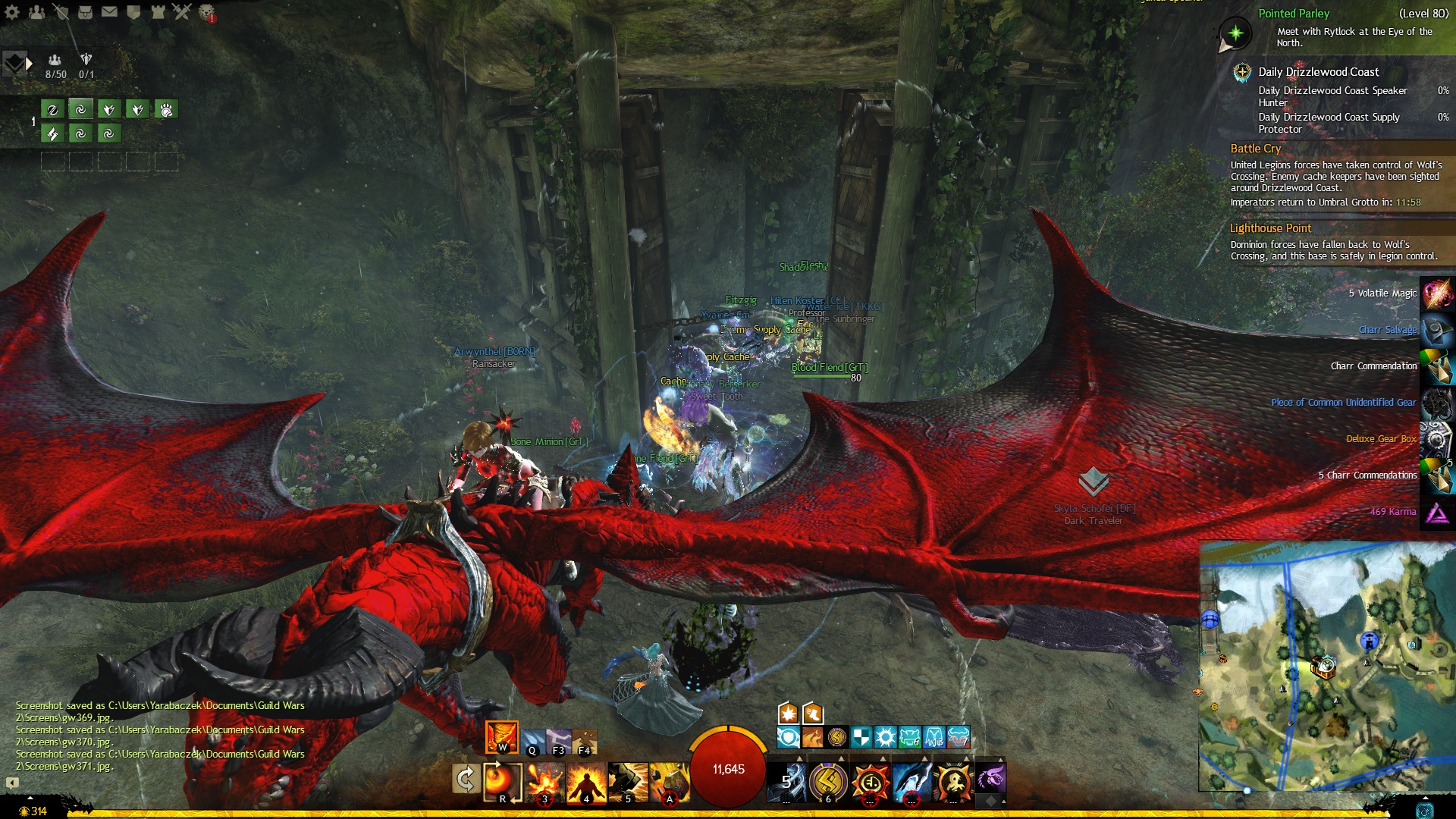The height and width of the screenshot is (819, 1456).
Task: Open the PvP crossed swords icon
Action: 182,11
